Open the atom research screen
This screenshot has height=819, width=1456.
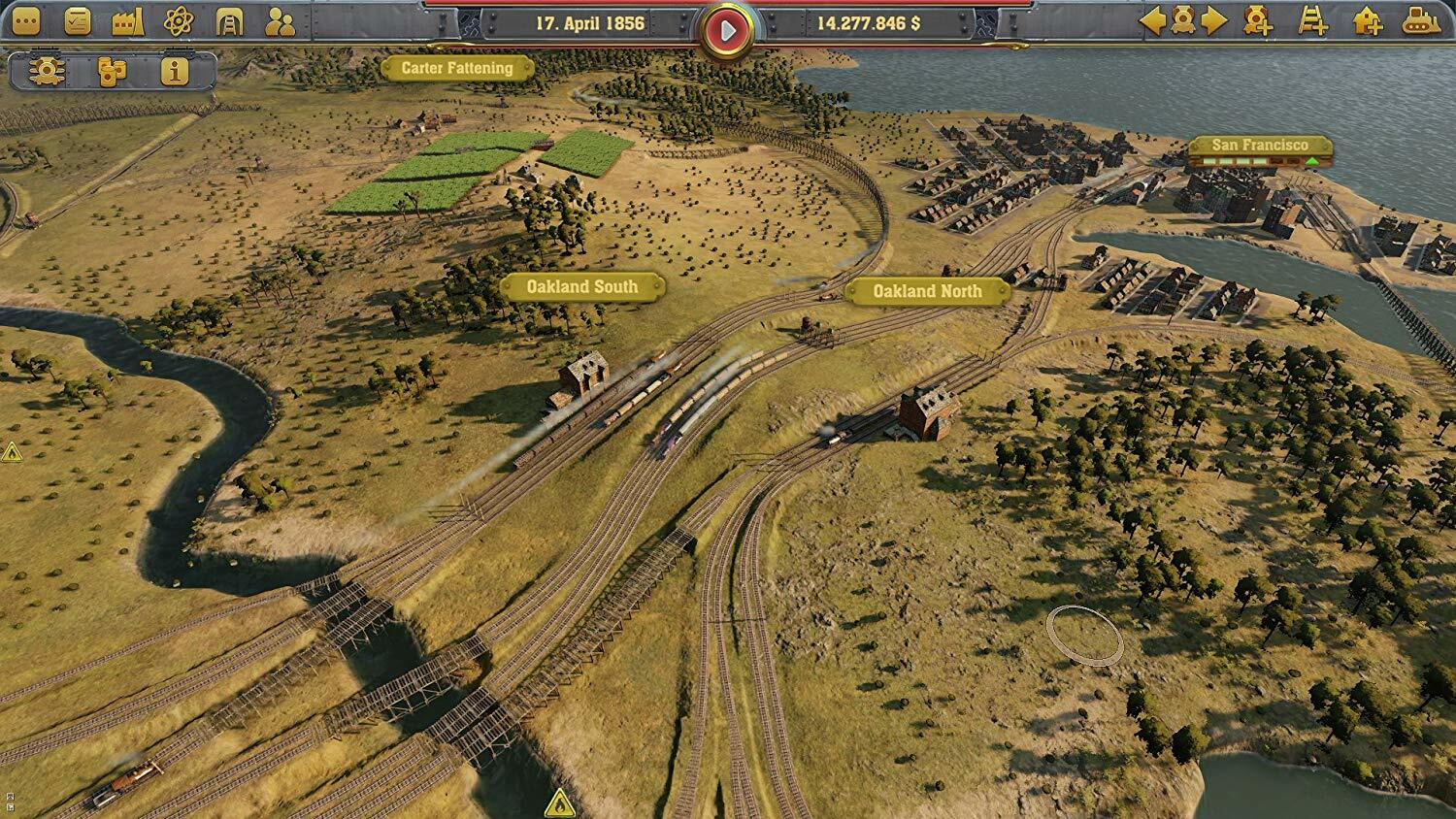click(x=178, y=21)
